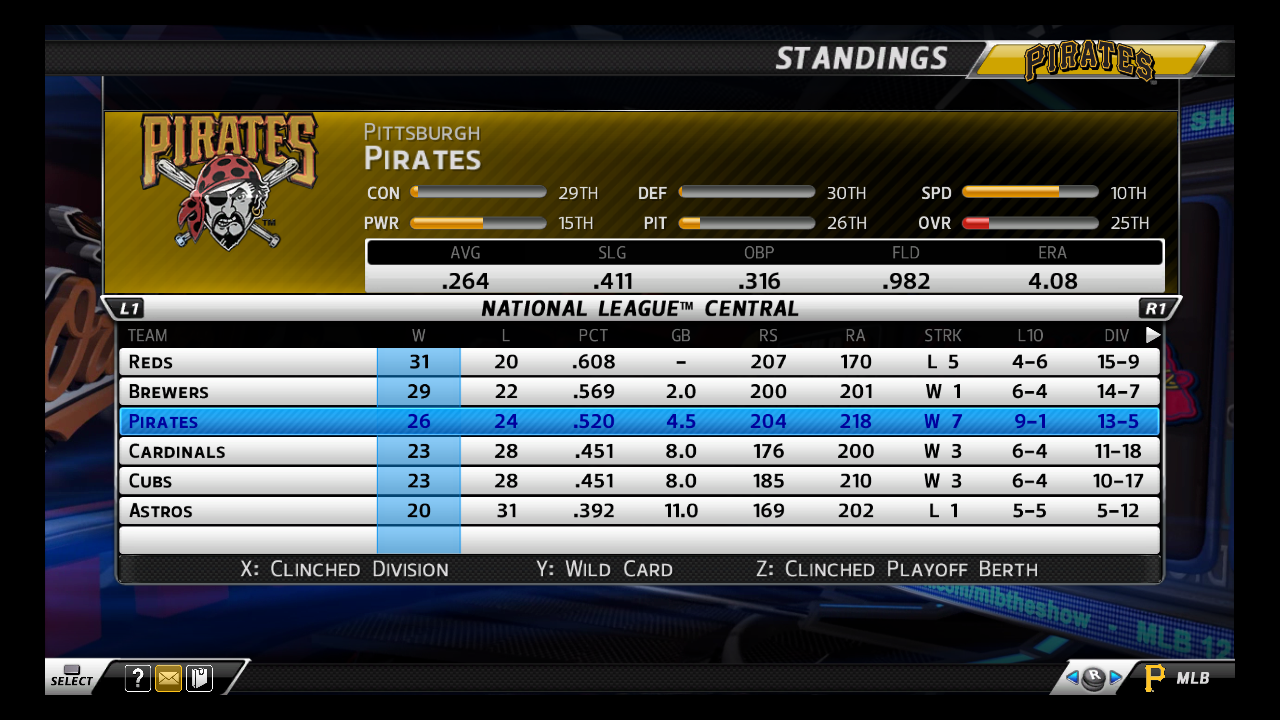Open the question mark help icon

[x=138, y=679]
